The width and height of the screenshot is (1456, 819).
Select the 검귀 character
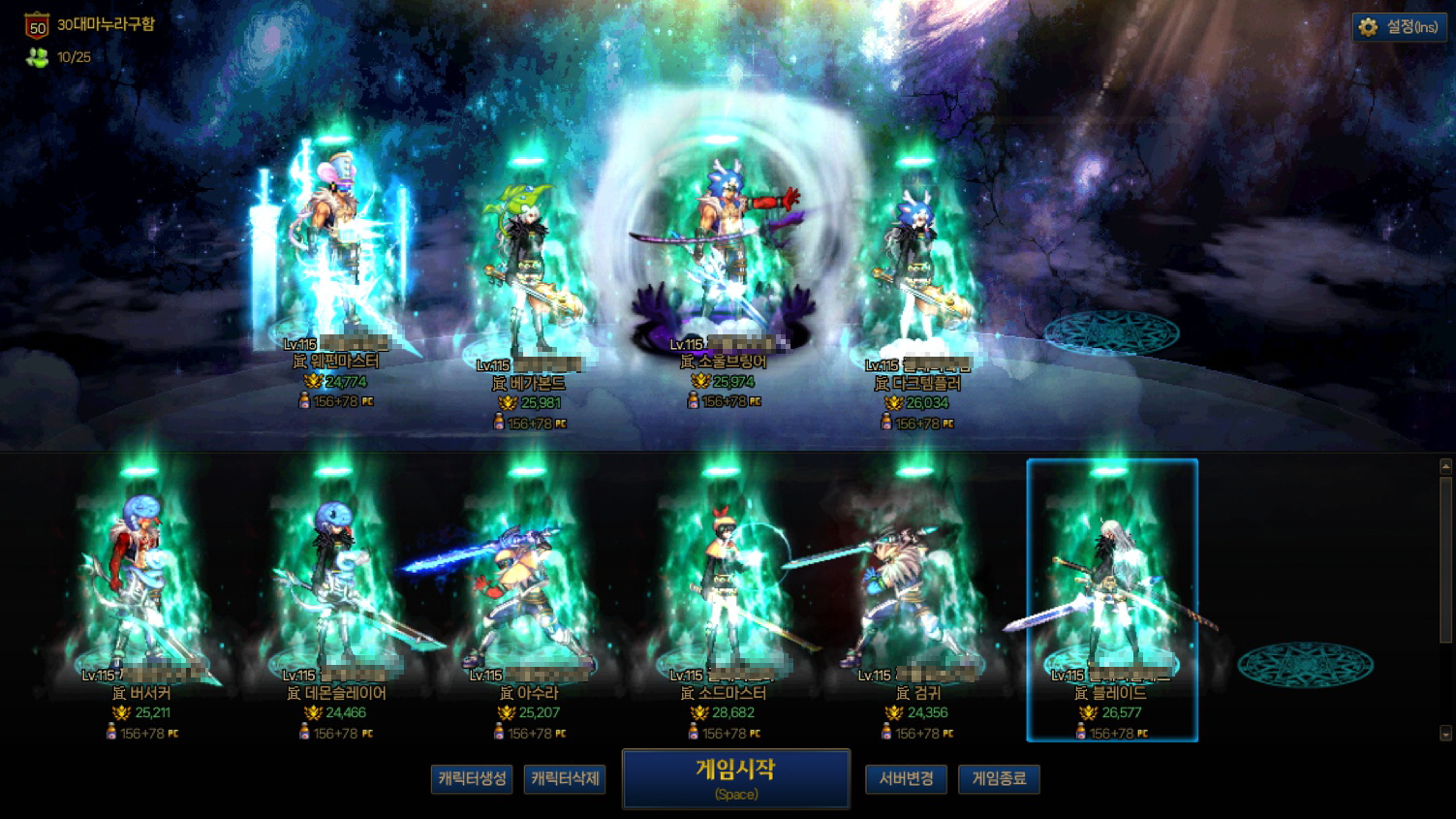point(915,582)
